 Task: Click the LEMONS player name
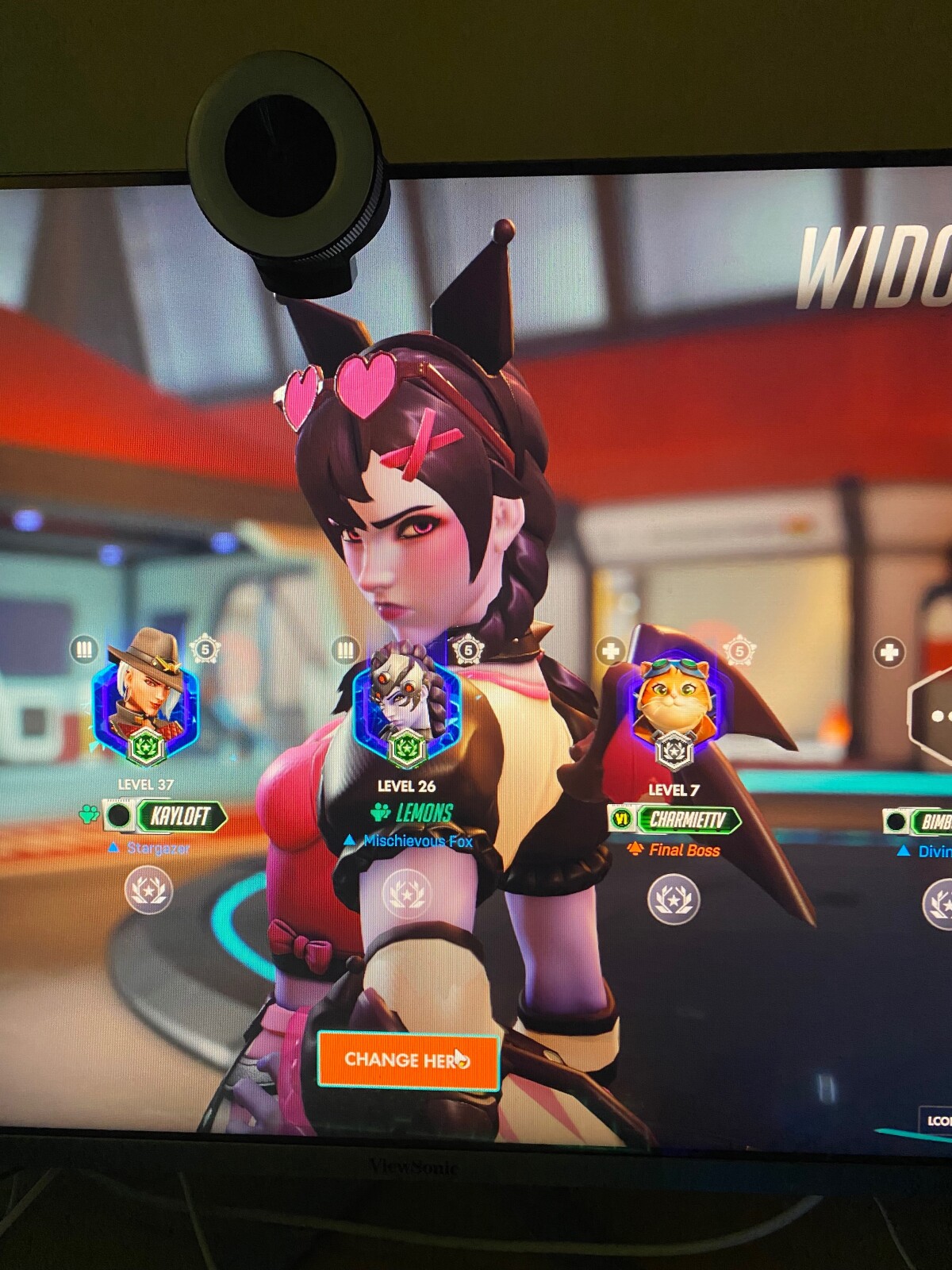coord(424,813)
